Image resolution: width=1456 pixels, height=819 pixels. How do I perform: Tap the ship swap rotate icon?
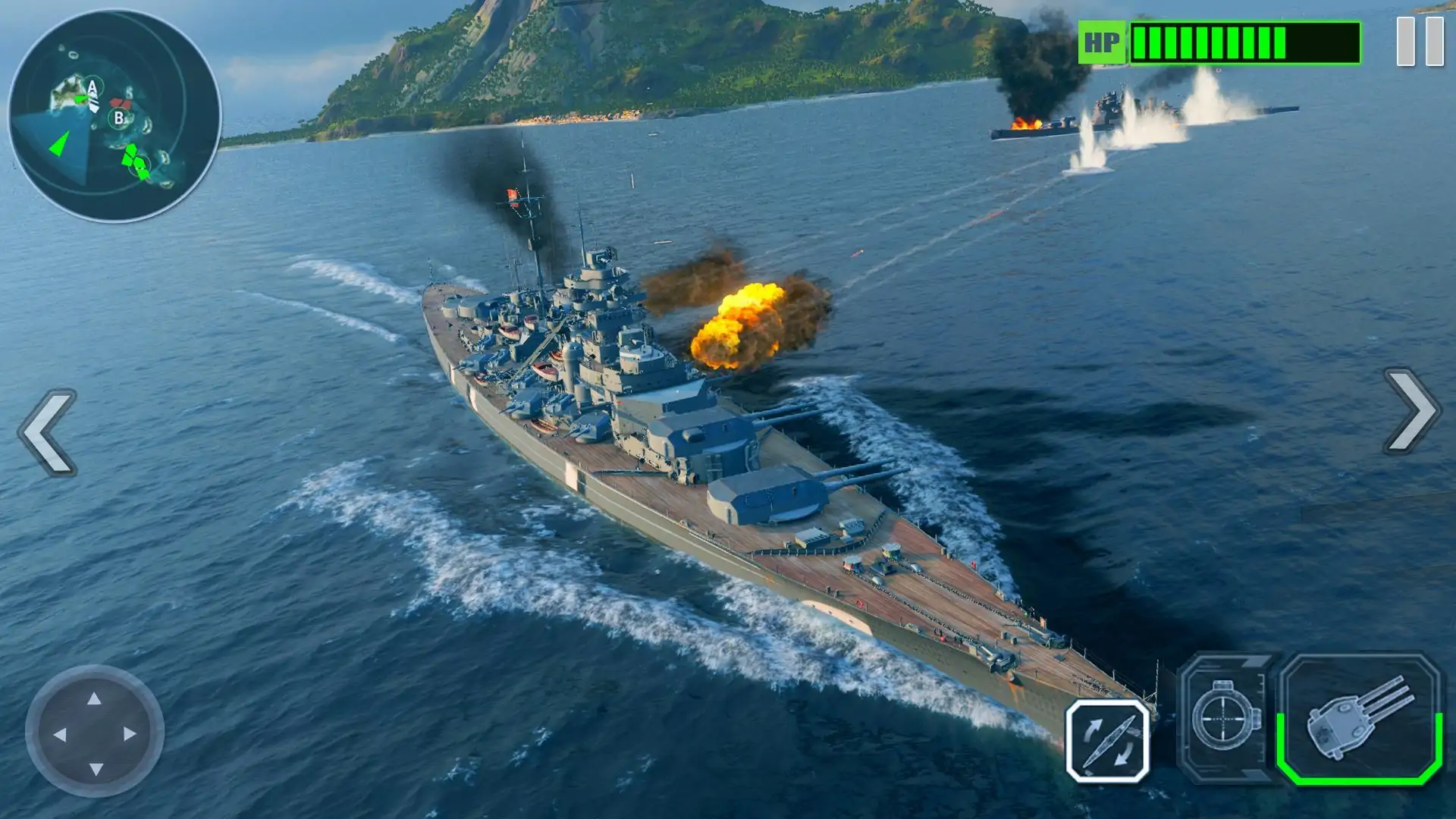click(x=1108, y=741)
